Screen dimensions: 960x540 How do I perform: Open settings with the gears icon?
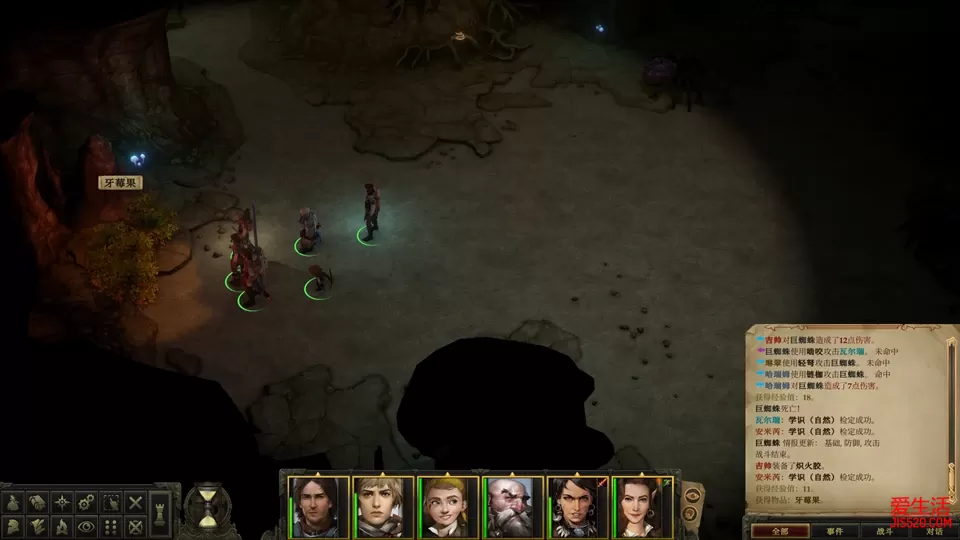pyautogui.click(x=86, y=501)
